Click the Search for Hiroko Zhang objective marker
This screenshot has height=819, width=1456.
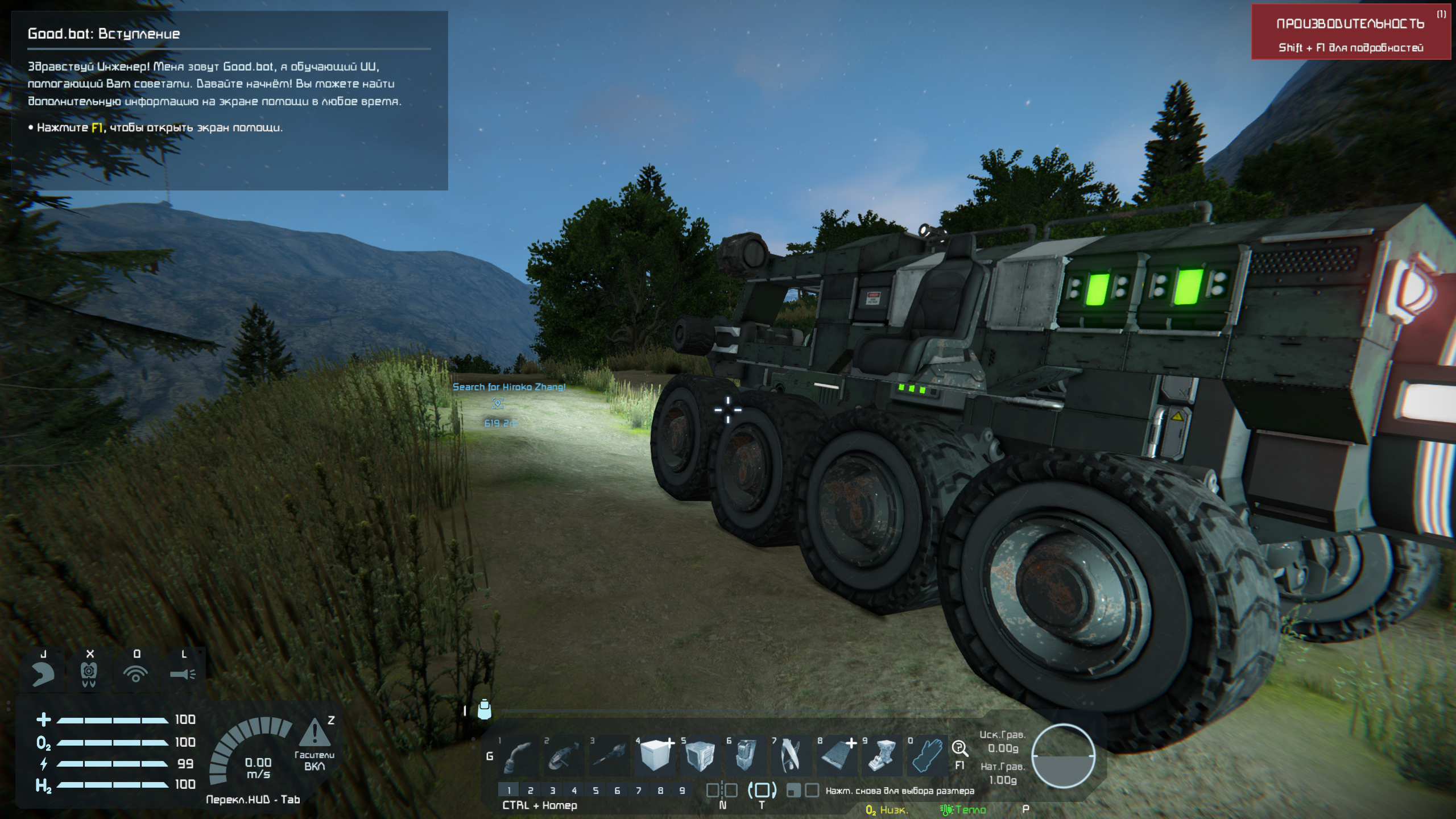pyautogui.click(x=498, y=403)
